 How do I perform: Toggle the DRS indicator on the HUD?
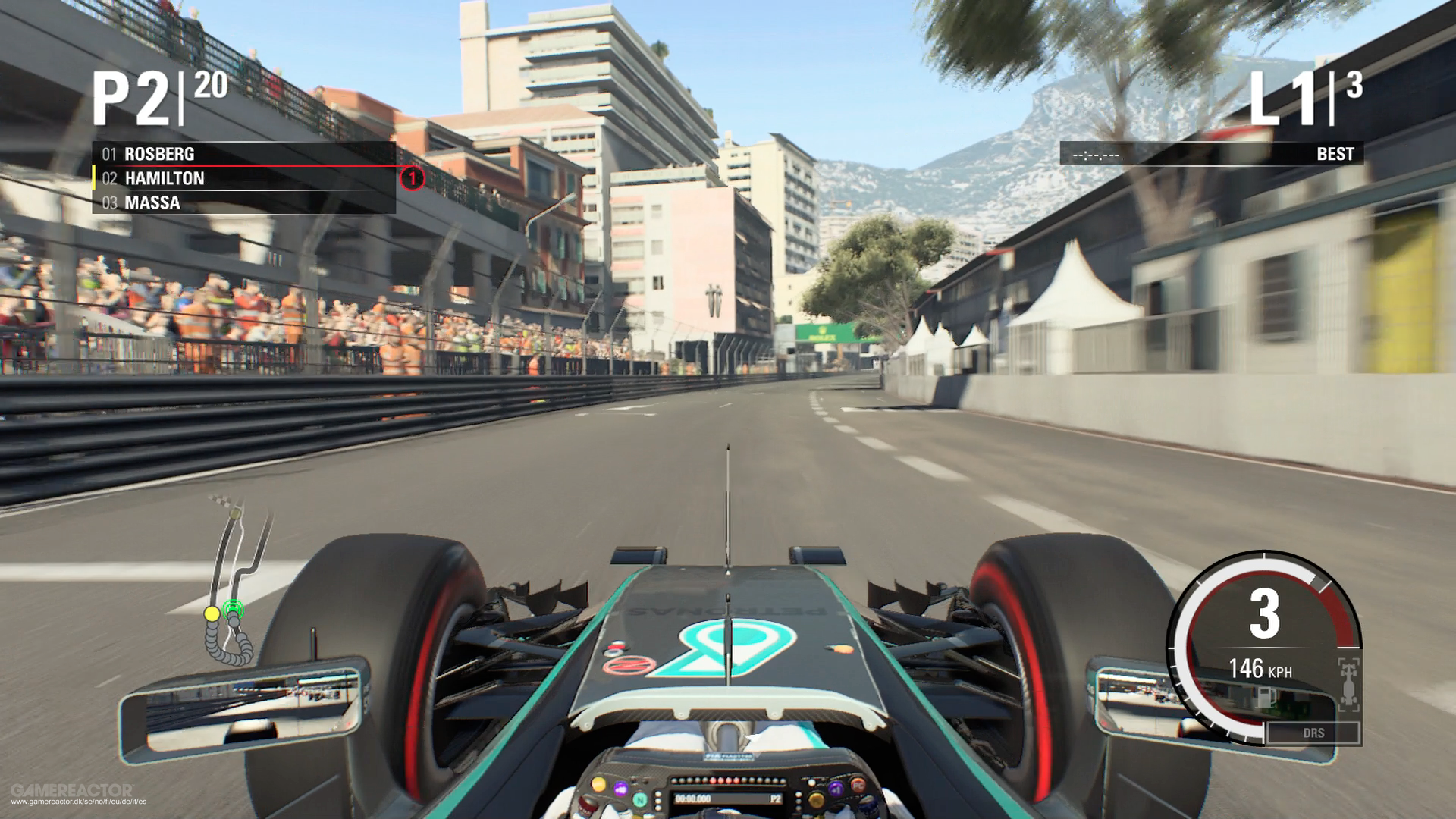[1314, 733]
